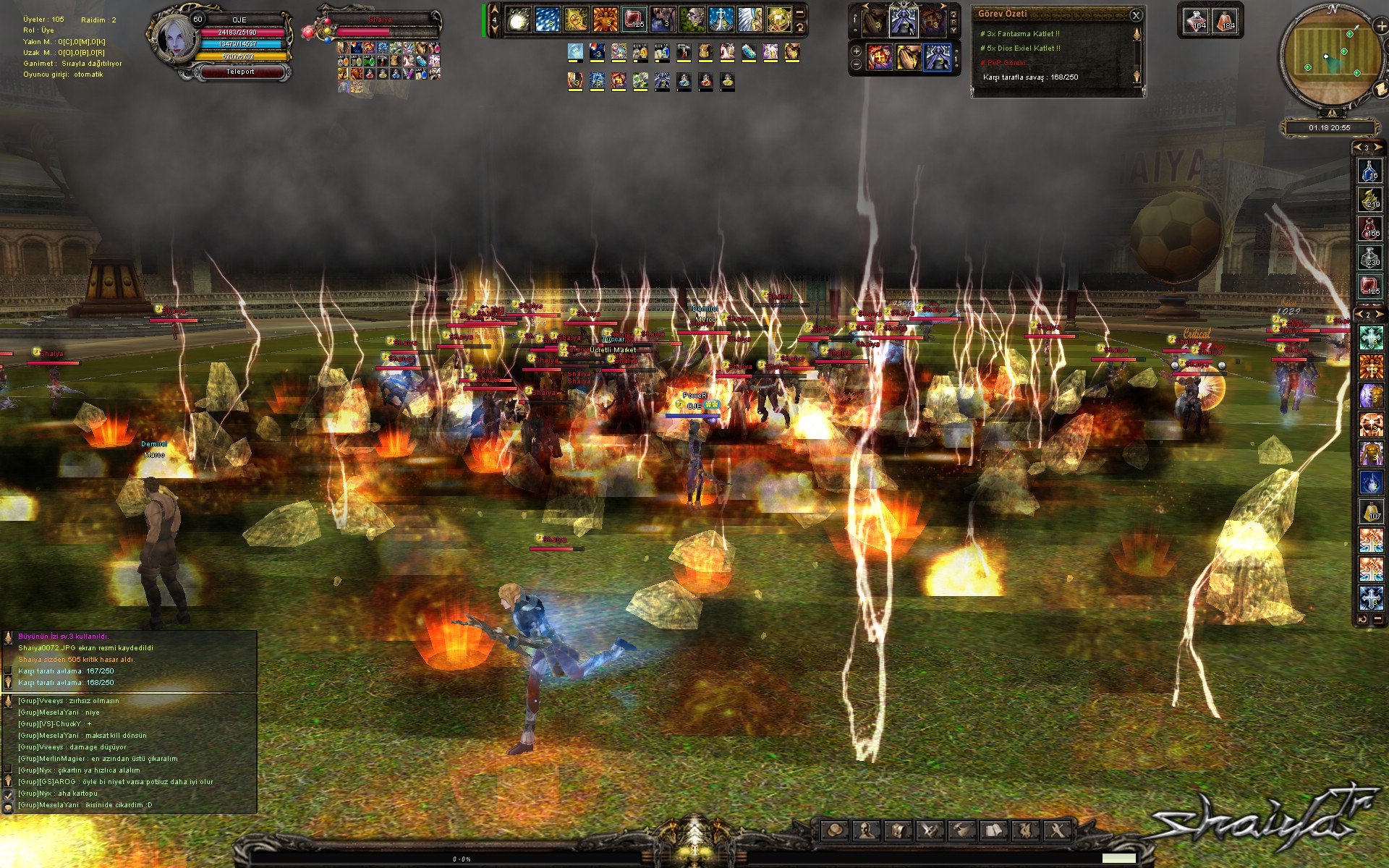Open the dragon emblem bottom menu button
Image resolution: width=1389 pixels, height=868 pixels.
tap(1025, 830)
